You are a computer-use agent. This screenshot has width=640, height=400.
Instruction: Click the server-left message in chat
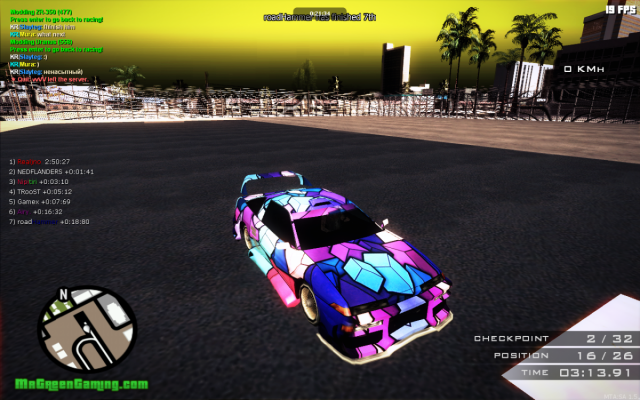[x=48, y=79]
